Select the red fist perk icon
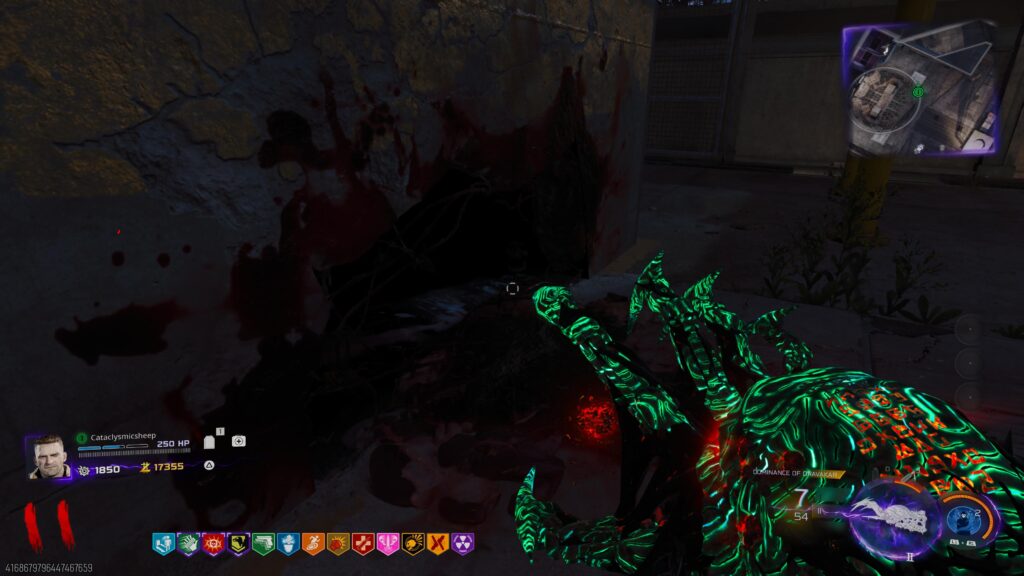The width and height of the screenshot is (1024, 576). pos(338,544)
